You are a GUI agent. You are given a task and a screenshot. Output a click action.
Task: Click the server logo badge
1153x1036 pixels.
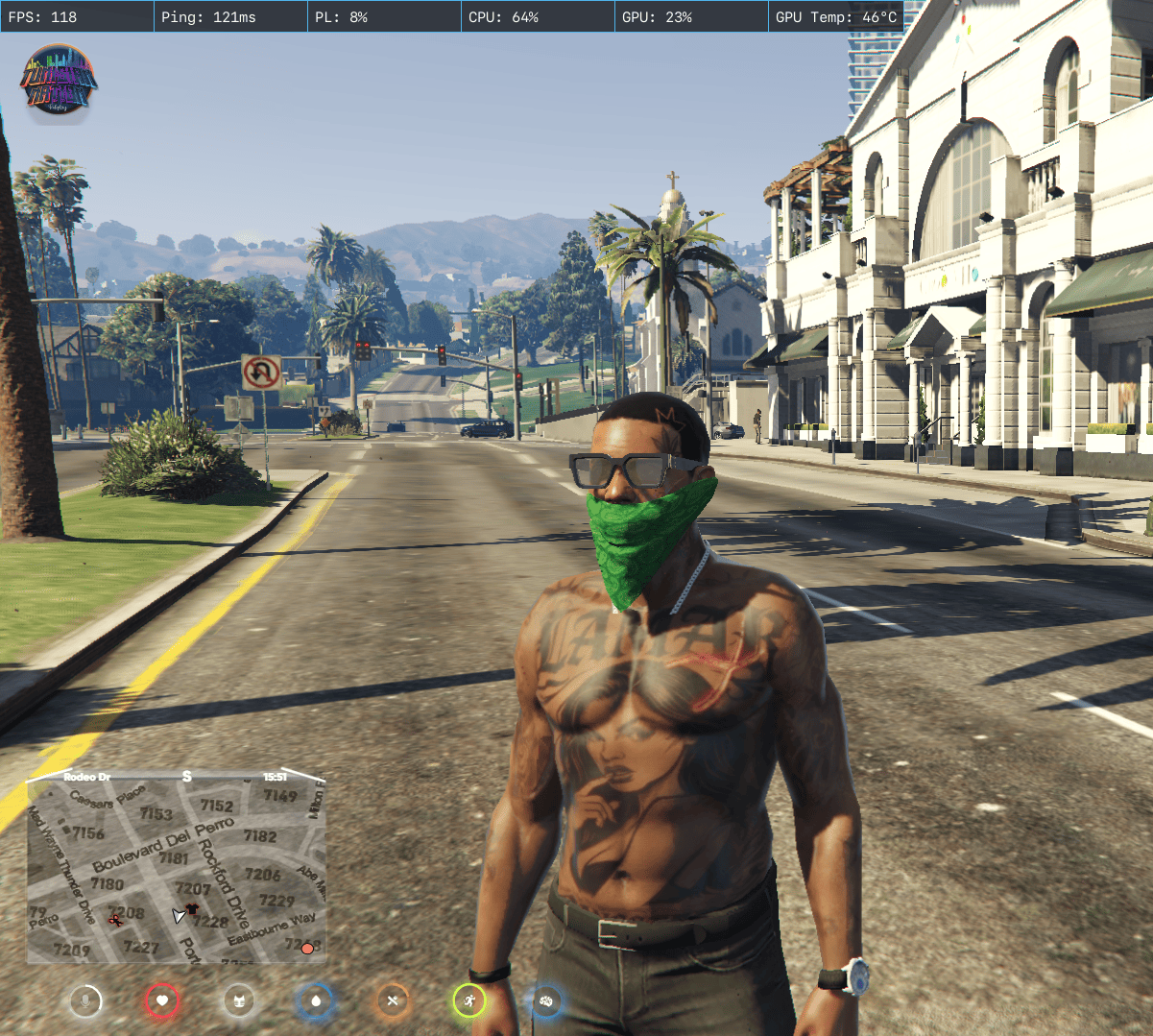[x=60, y=84]
